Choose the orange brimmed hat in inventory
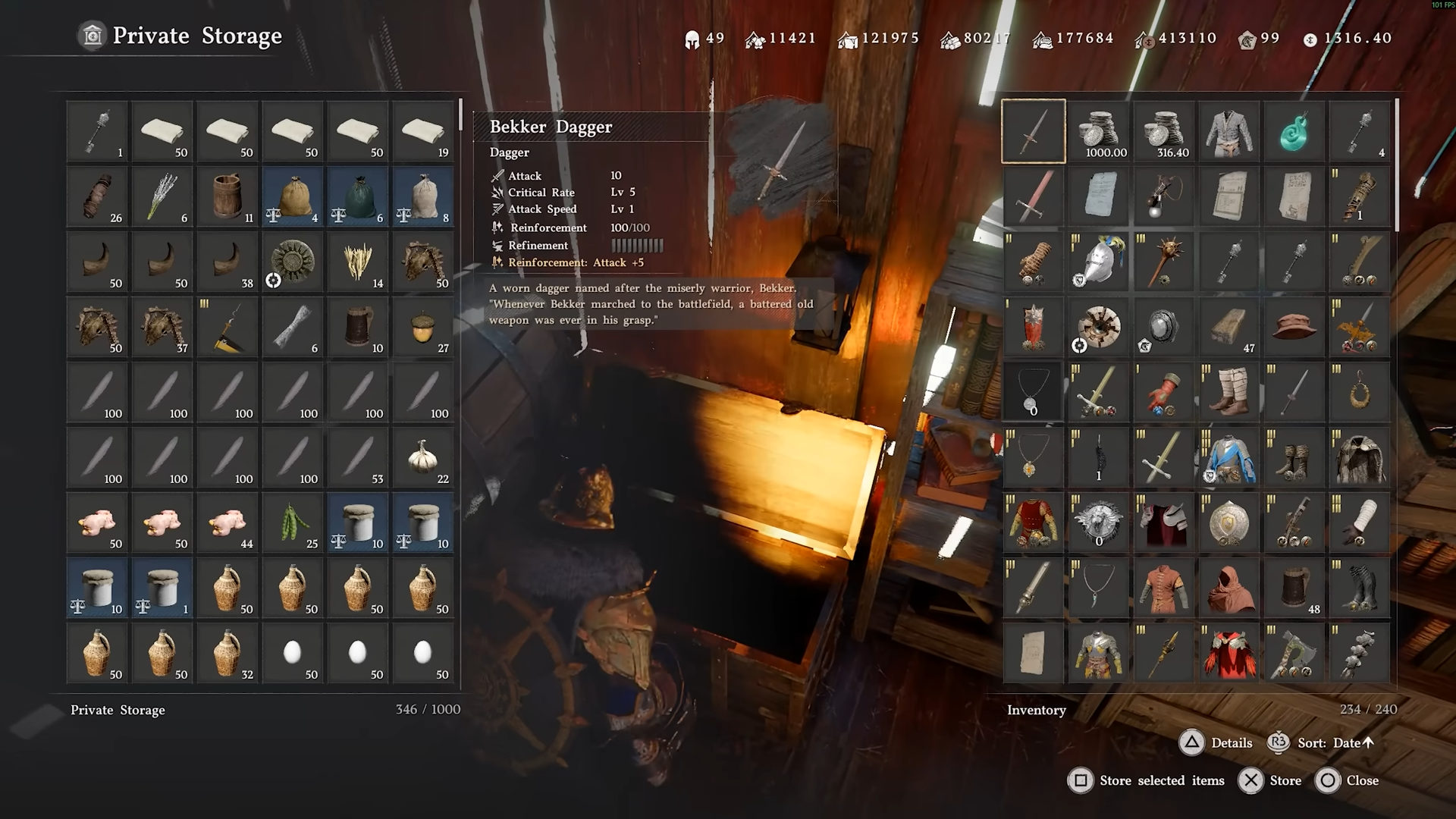This screenshot has width=1456, height=819. coord(1294,327)
